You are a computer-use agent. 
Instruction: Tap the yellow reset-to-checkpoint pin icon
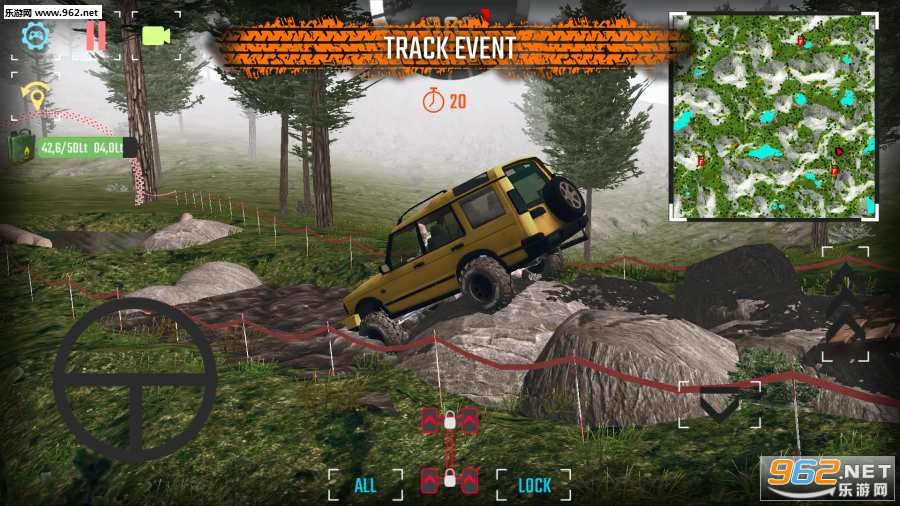coord(36,97)
